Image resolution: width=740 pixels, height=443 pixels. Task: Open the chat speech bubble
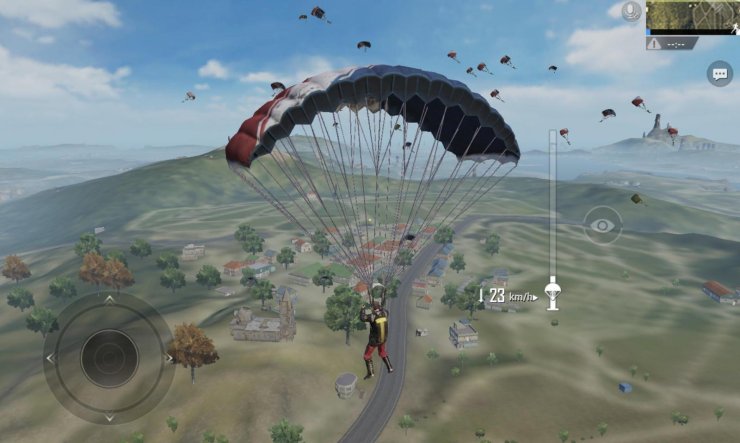(x=719, y=73)
